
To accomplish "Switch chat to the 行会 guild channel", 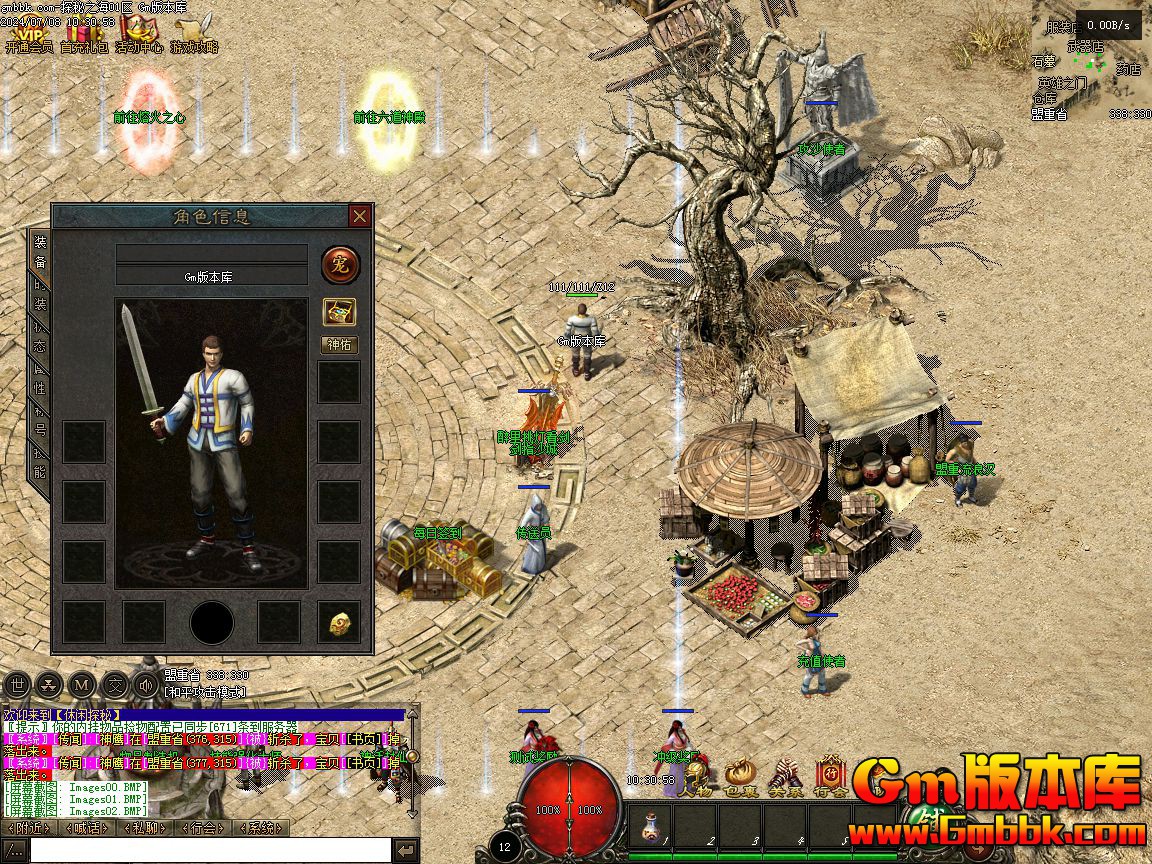I will tap(204, 828).
